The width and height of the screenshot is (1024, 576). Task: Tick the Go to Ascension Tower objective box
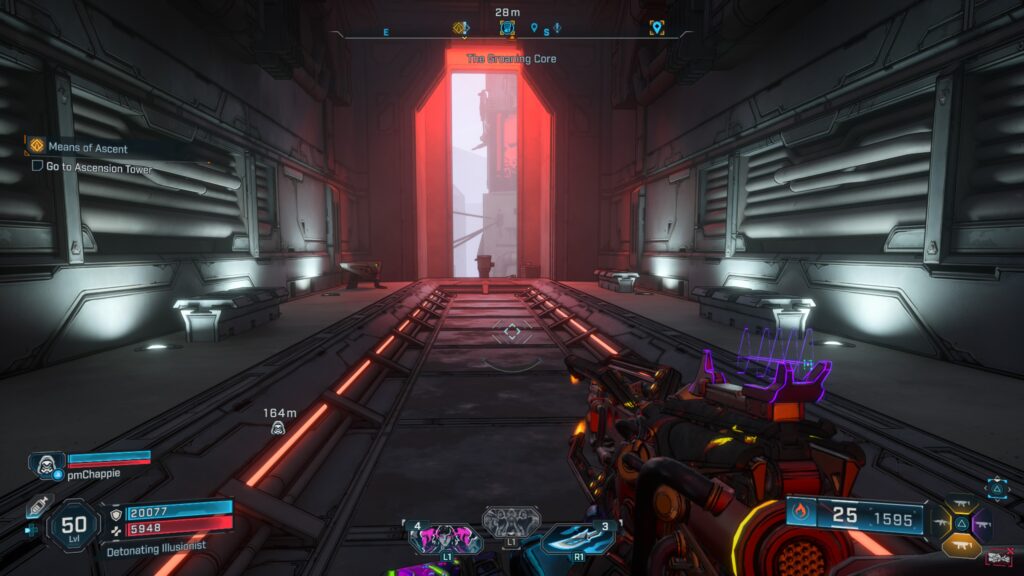pos(37,167)
